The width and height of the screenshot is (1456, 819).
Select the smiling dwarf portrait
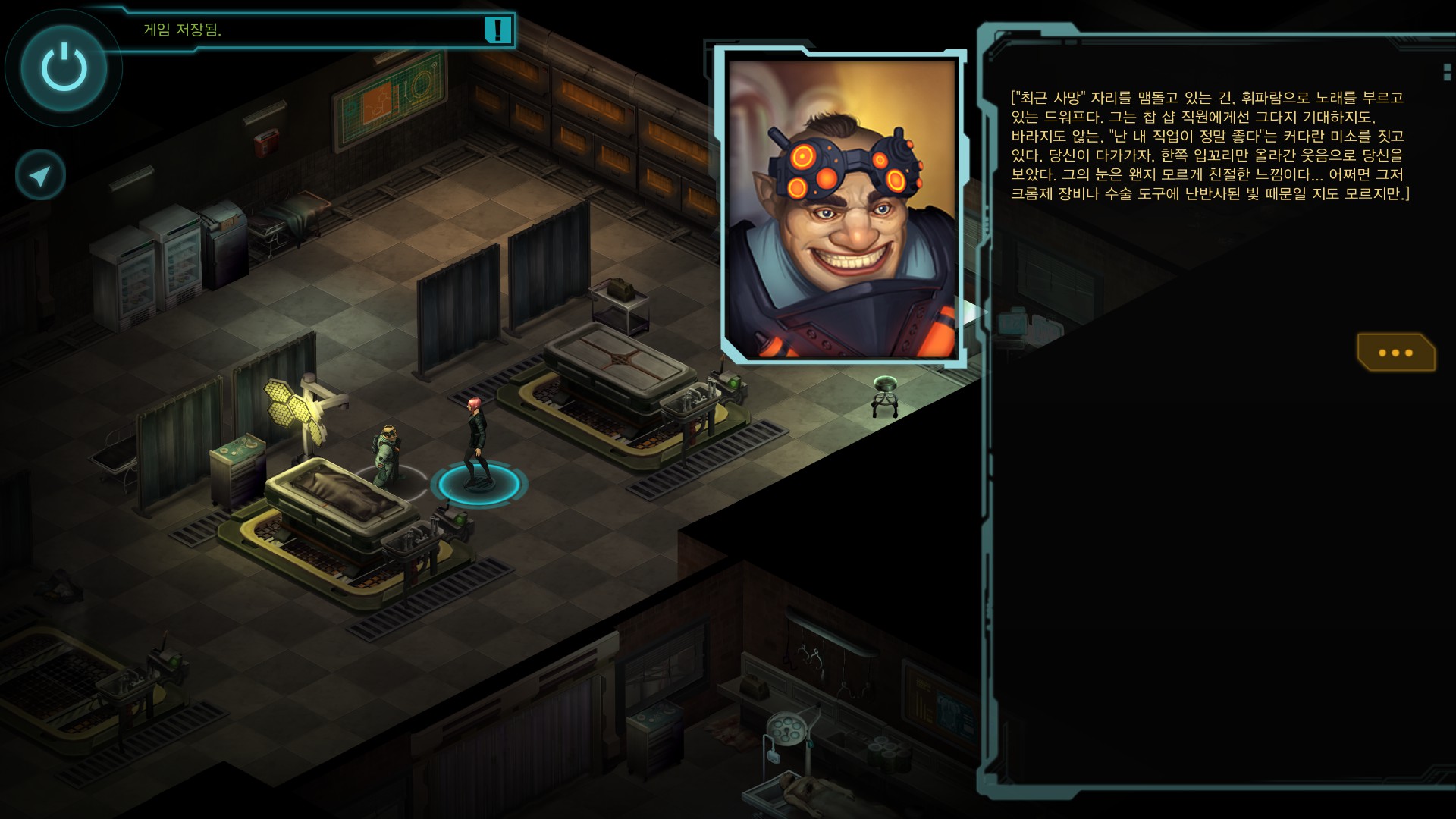point(842,209)
